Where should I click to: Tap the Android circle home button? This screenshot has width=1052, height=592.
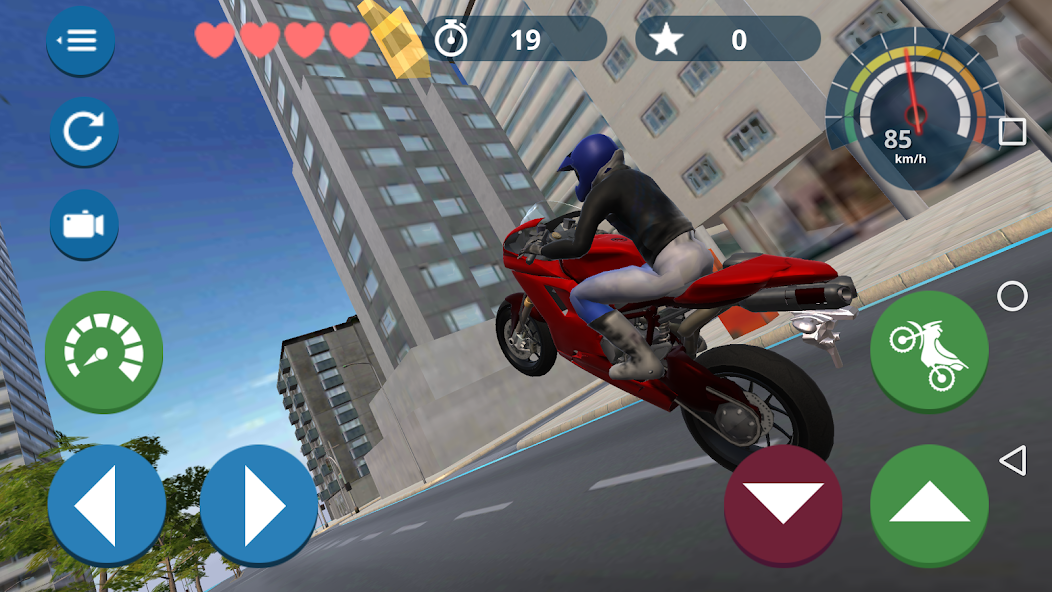tap(1012, 296)
